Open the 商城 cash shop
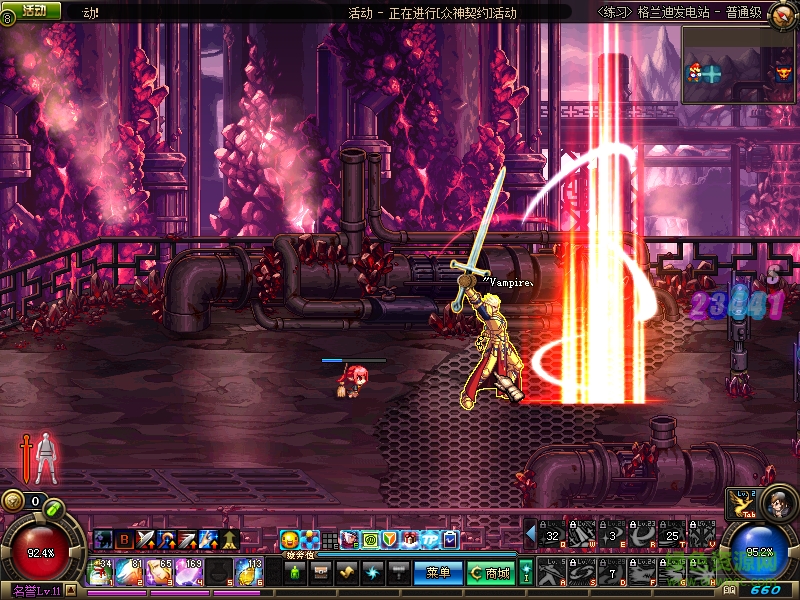Image resolution: width=800 pixels, height=600 pixels. coord(490,573)
